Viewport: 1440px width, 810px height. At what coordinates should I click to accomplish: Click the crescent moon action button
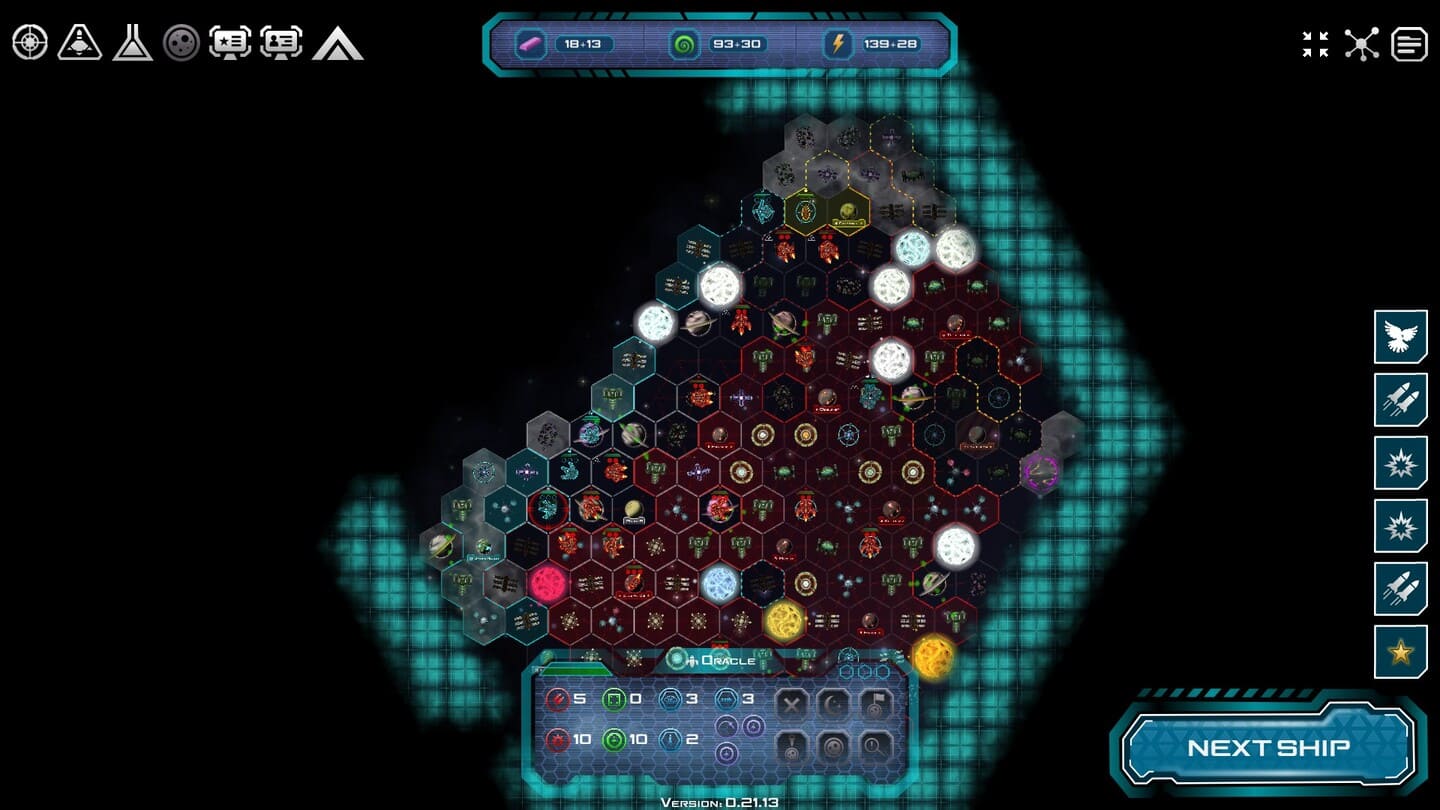tap(834, 703)
